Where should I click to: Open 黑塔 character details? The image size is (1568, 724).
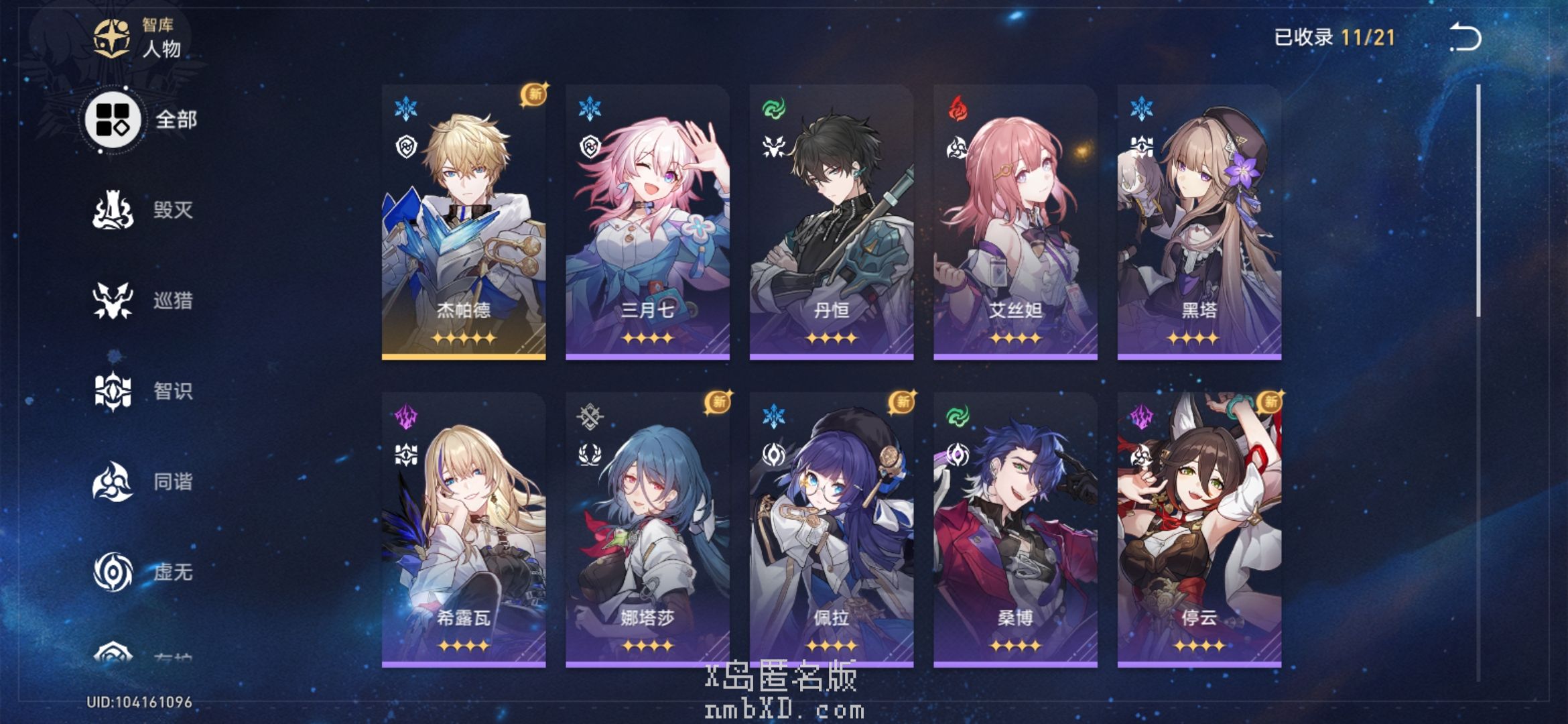coord(1199,223)
